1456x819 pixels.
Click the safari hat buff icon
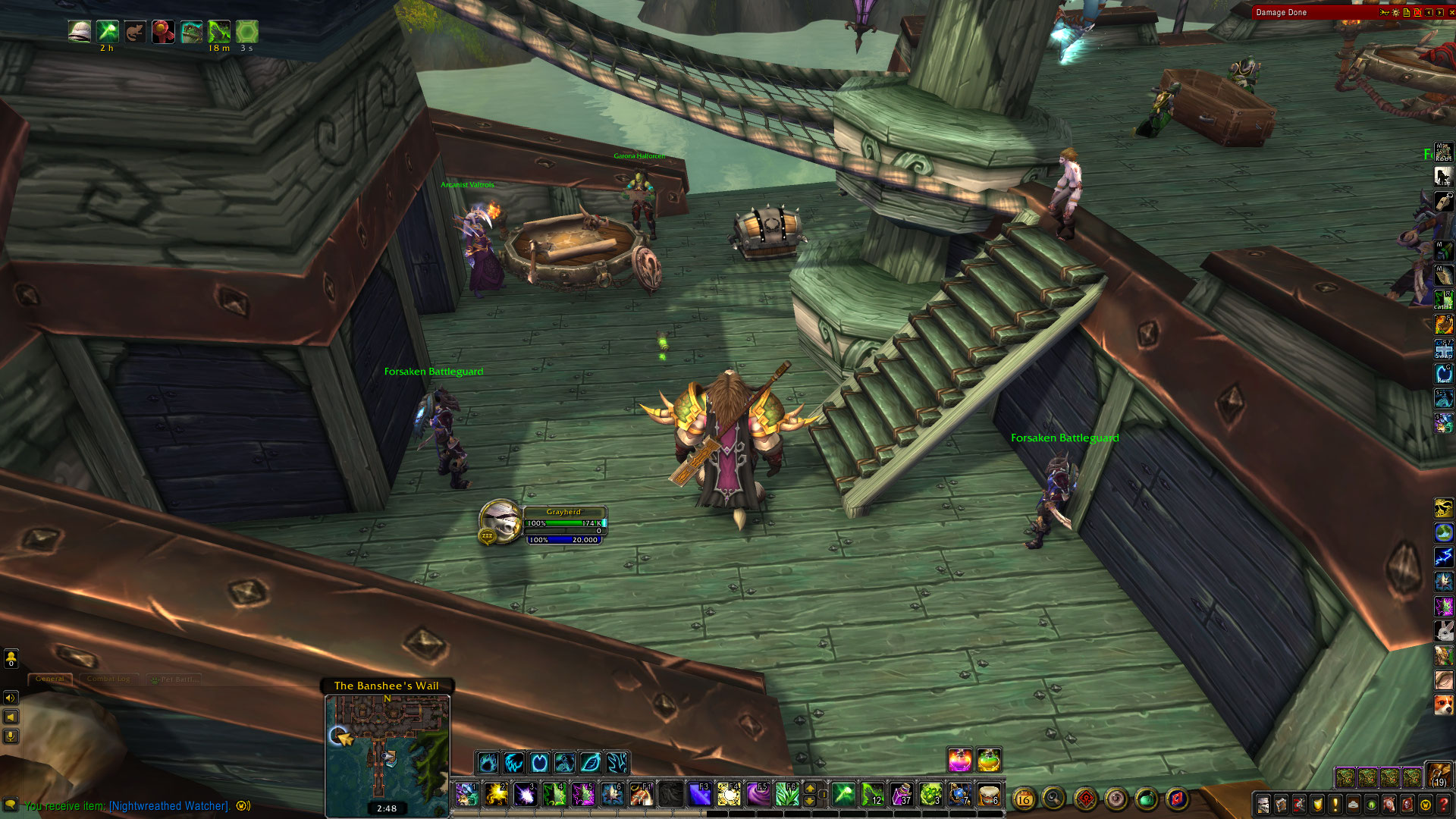click(x=80, y=31)
